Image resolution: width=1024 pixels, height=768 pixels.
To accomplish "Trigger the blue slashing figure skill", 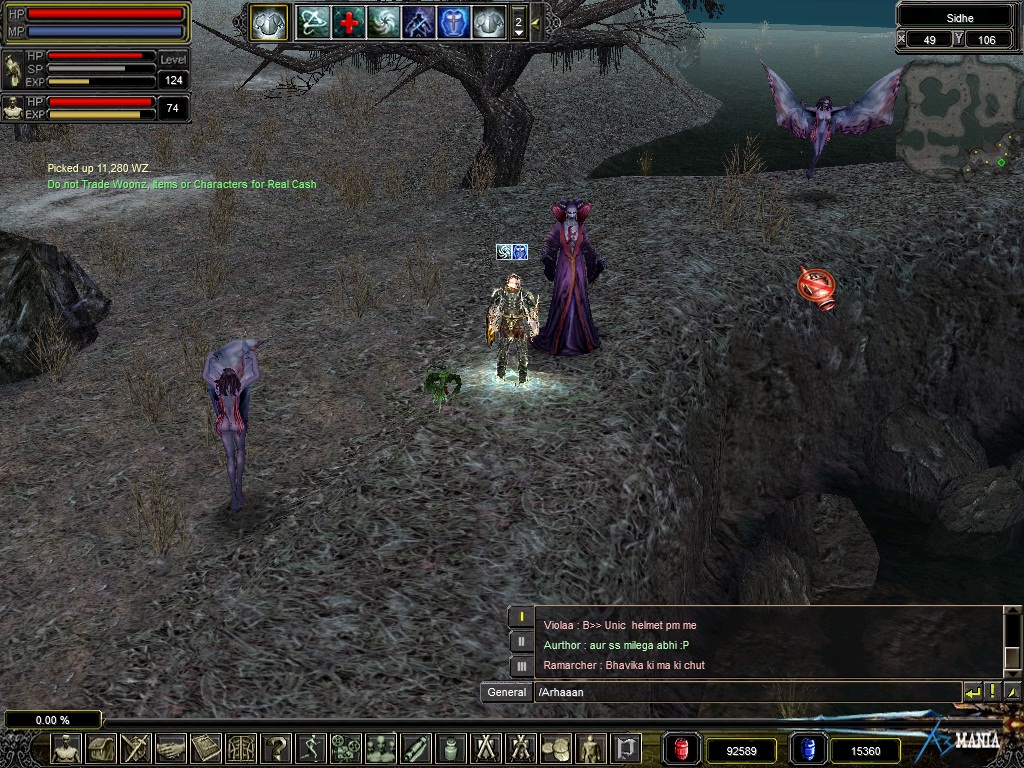I will 418,22.
